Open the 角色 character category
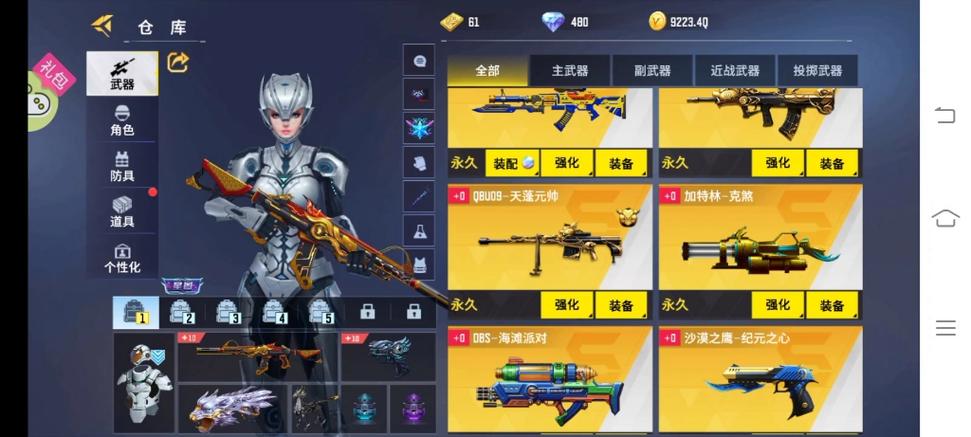The image size is (971, 437). tap(122, 120)
